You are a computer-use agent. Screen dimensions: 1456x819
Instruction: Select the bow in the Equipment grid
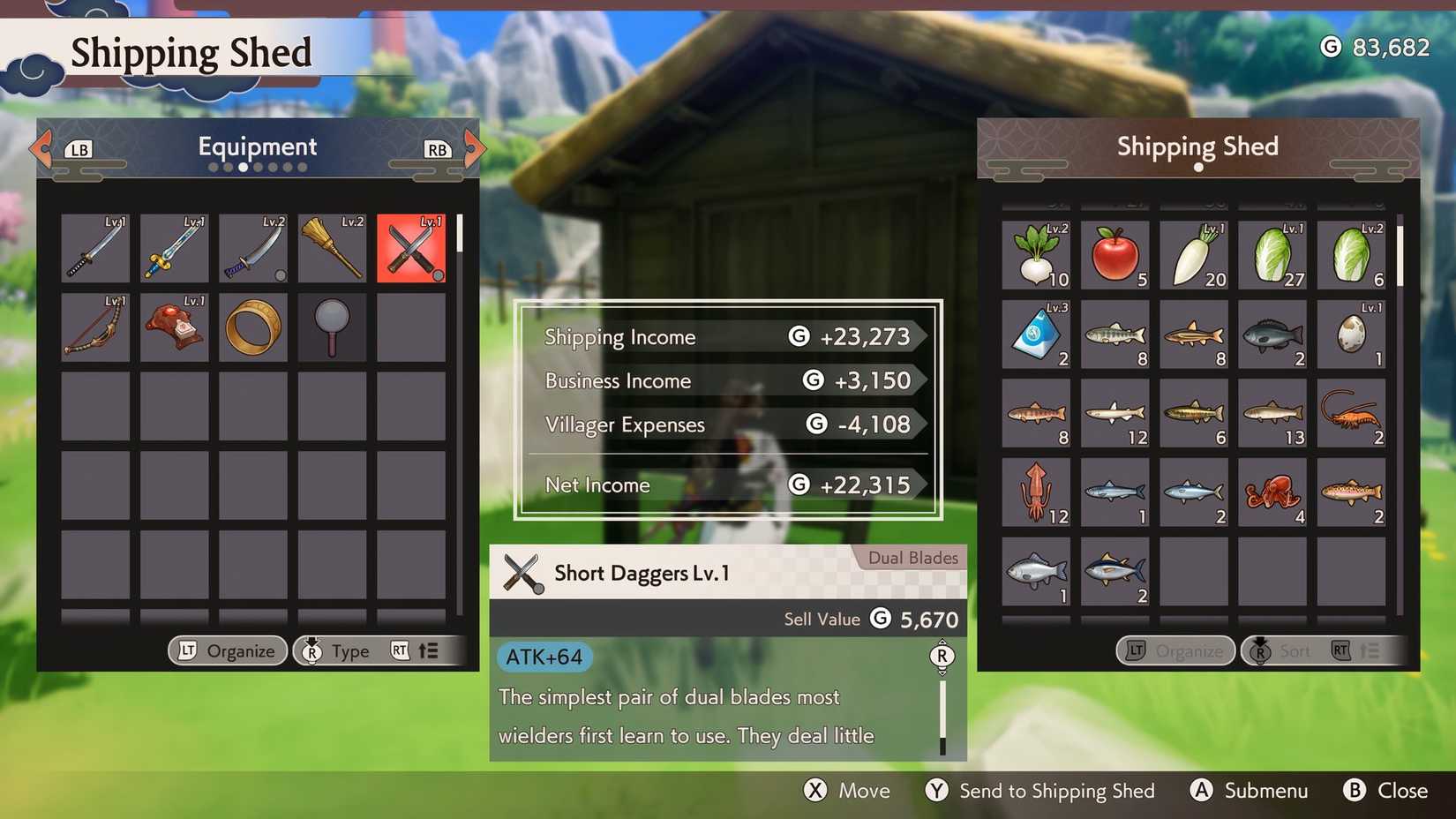(x=94, y=327)
